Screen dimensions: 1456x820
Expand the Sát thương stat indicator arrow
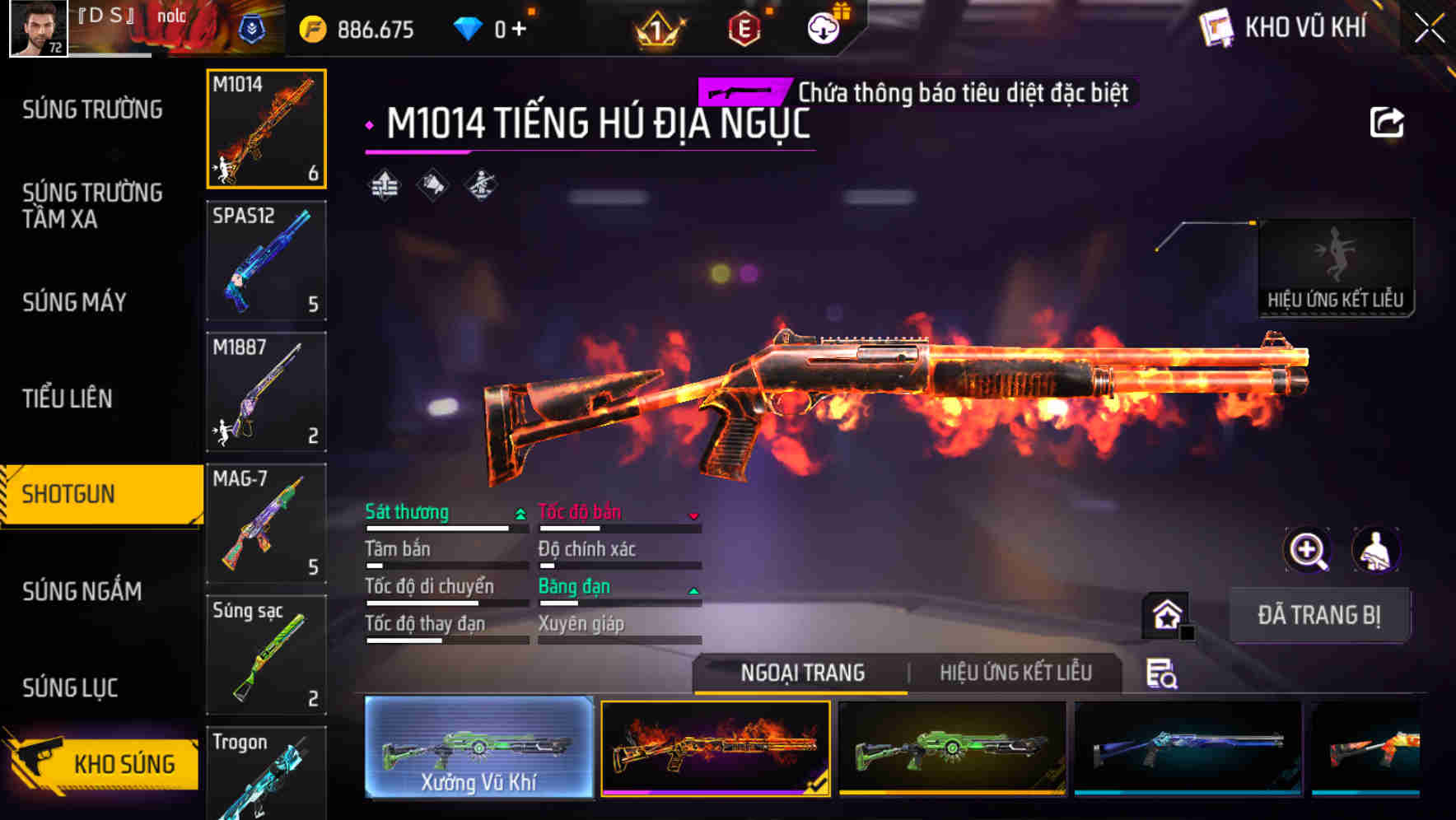coord(520,512)
